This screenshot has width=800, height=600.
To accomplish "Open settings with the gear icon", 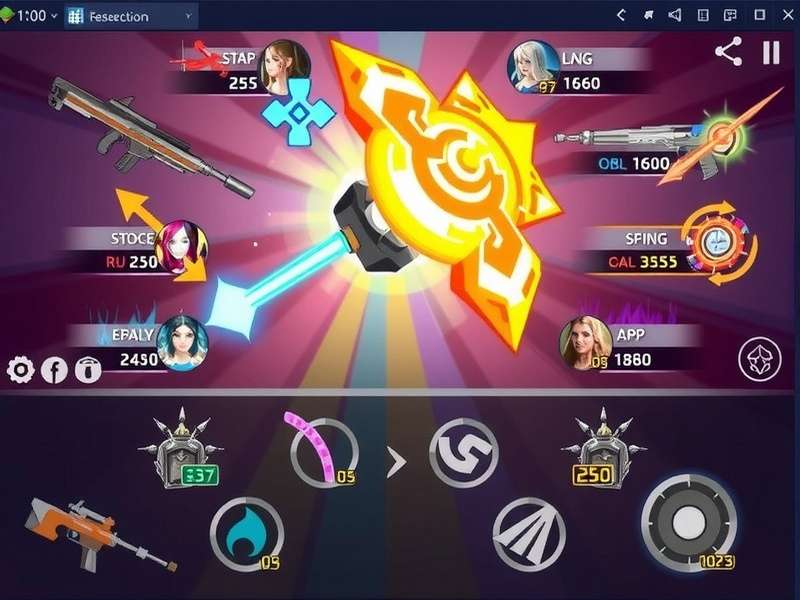I will pos(20,370).
